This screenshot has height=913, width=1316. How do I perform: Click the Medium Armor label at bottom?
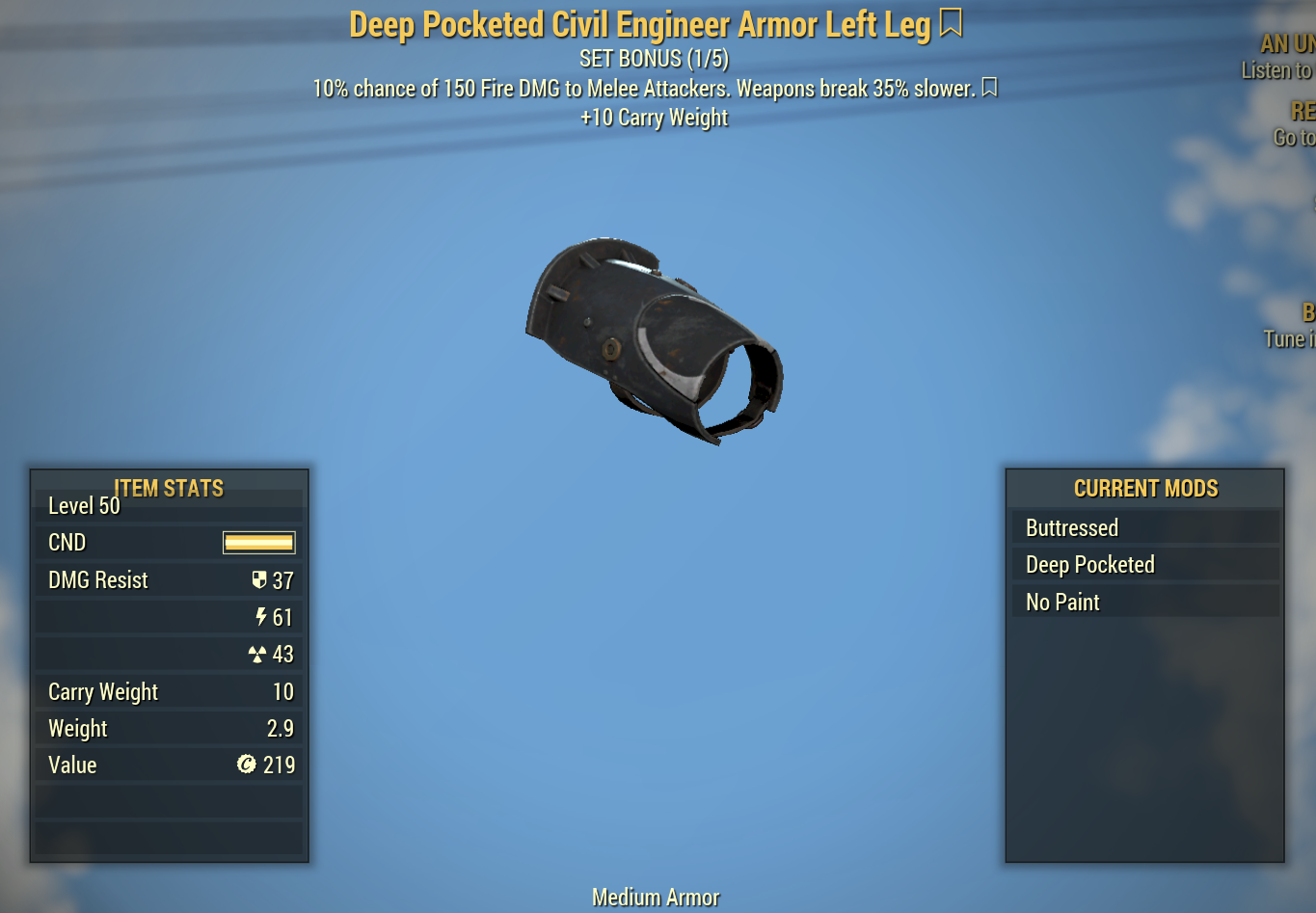coord(656,897)
